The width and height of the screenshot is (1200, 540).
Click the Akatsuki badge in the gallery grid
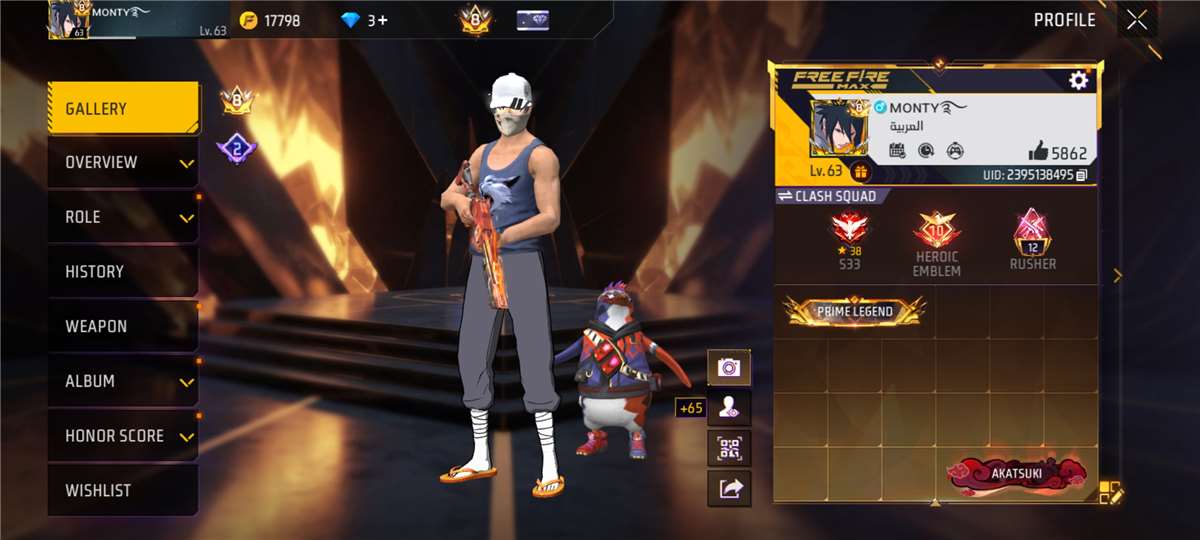(x=1016, y=474)
